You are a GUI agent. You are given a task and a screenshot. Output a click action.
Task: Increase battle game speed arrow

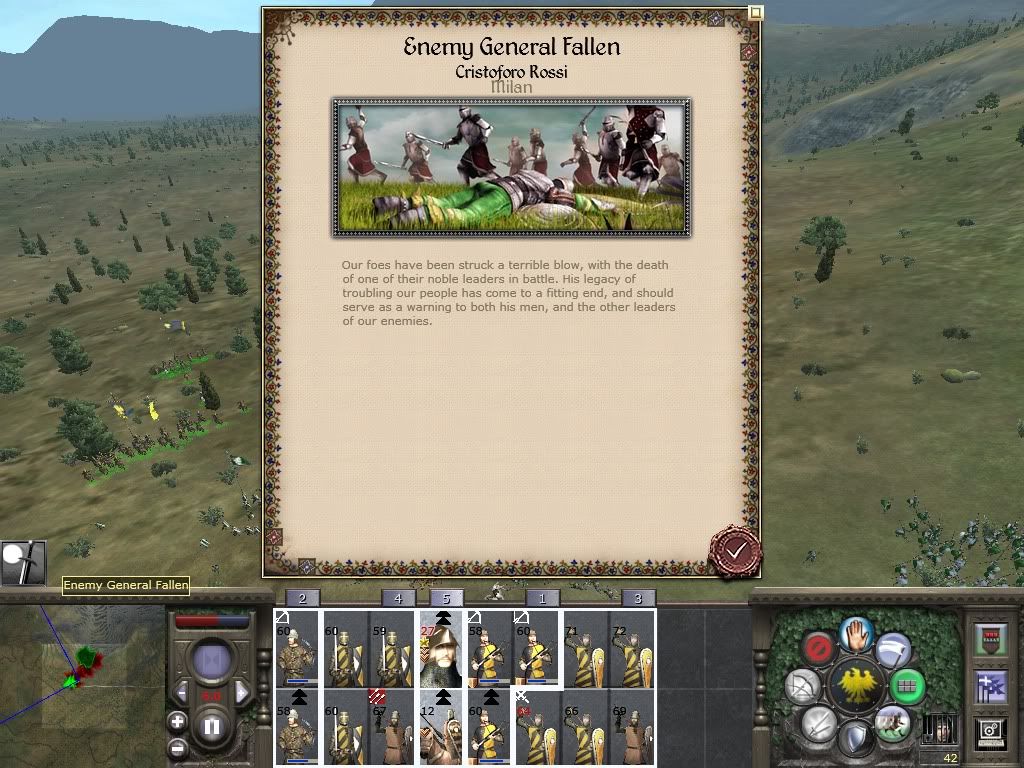click(x=242, y=693)
